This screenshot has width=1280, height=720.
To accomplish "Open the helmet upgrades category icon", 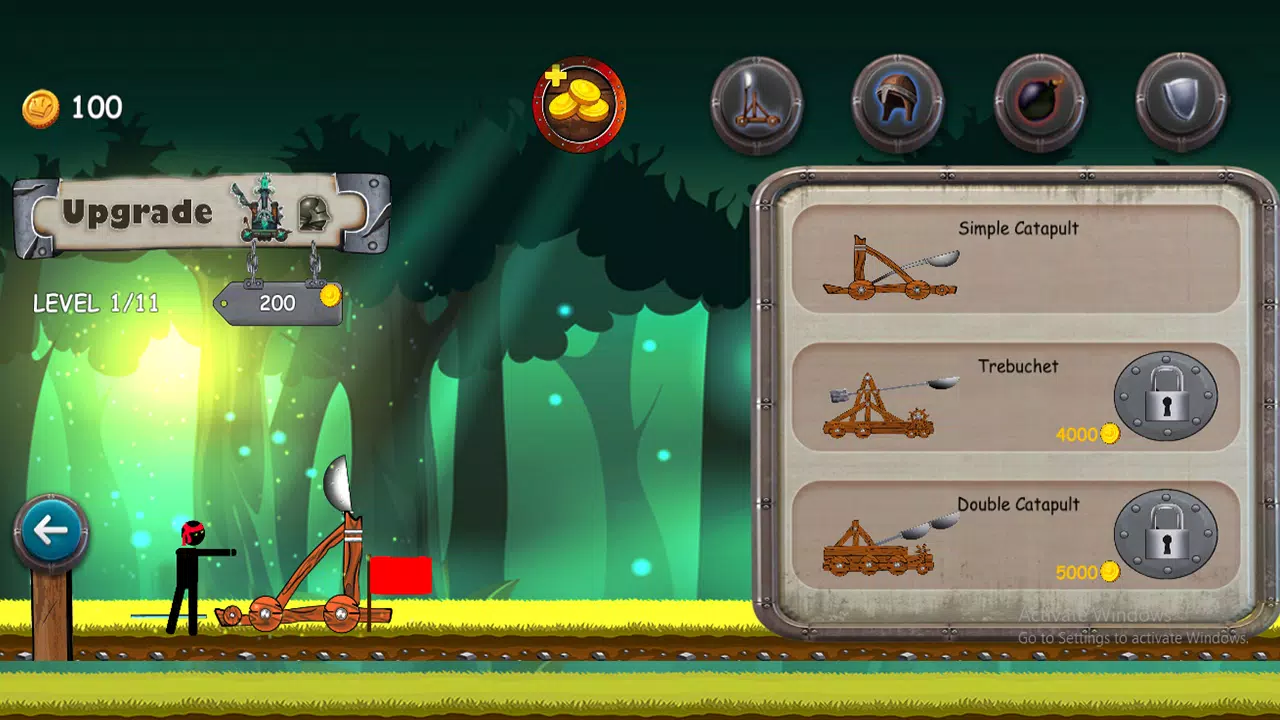I will click(898, 101).
